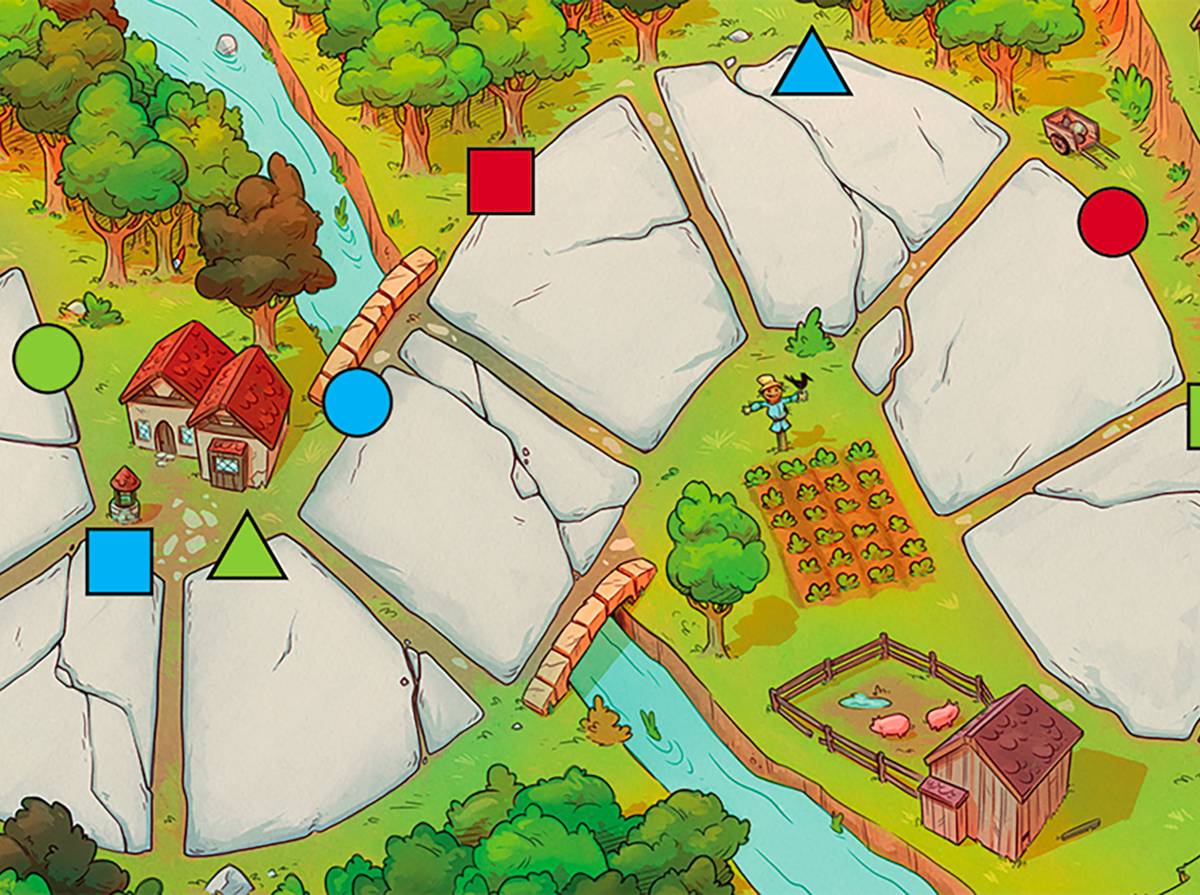Select the red square marker

[x=501, y=181]
